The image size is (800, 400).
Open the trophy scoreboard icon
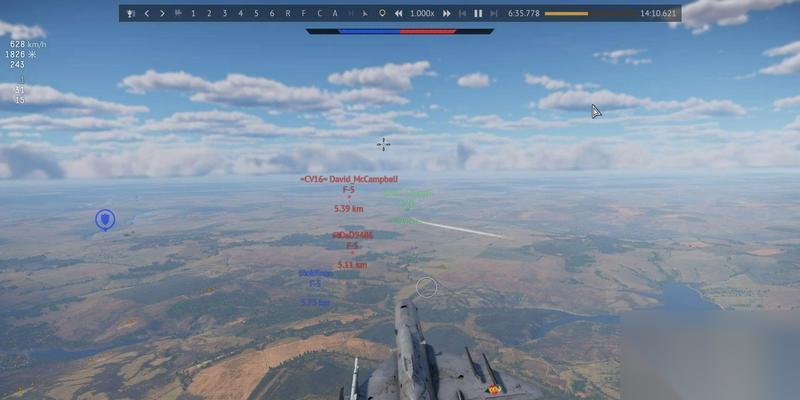tap(130, 14)
